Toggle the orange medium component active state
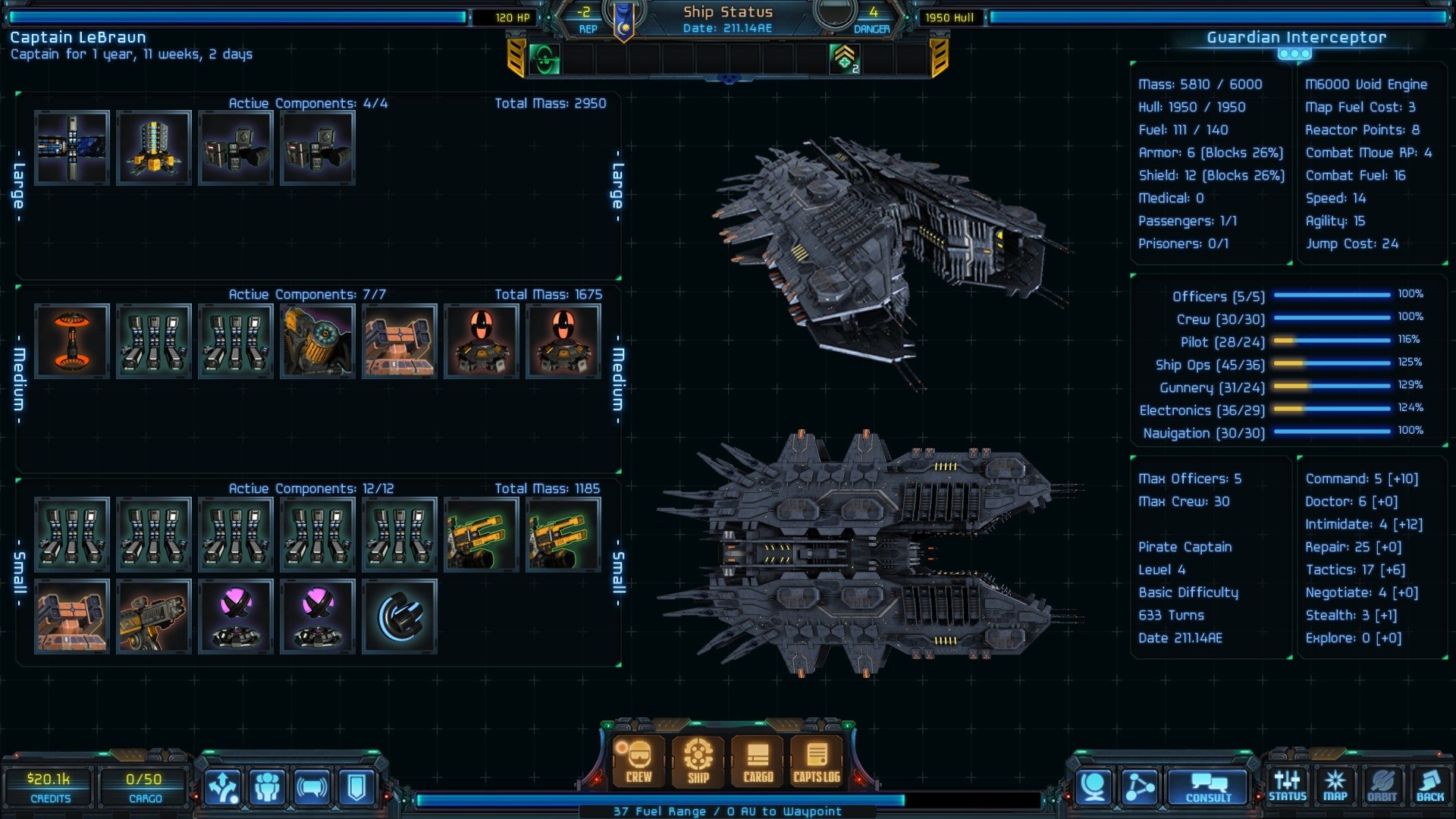 tap(72, 341)
